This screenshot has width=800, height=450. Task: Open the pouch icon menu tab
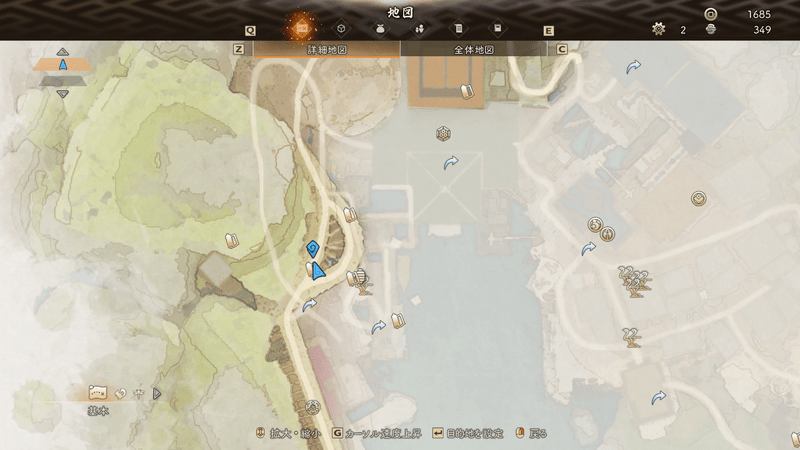tap(380, 29)
